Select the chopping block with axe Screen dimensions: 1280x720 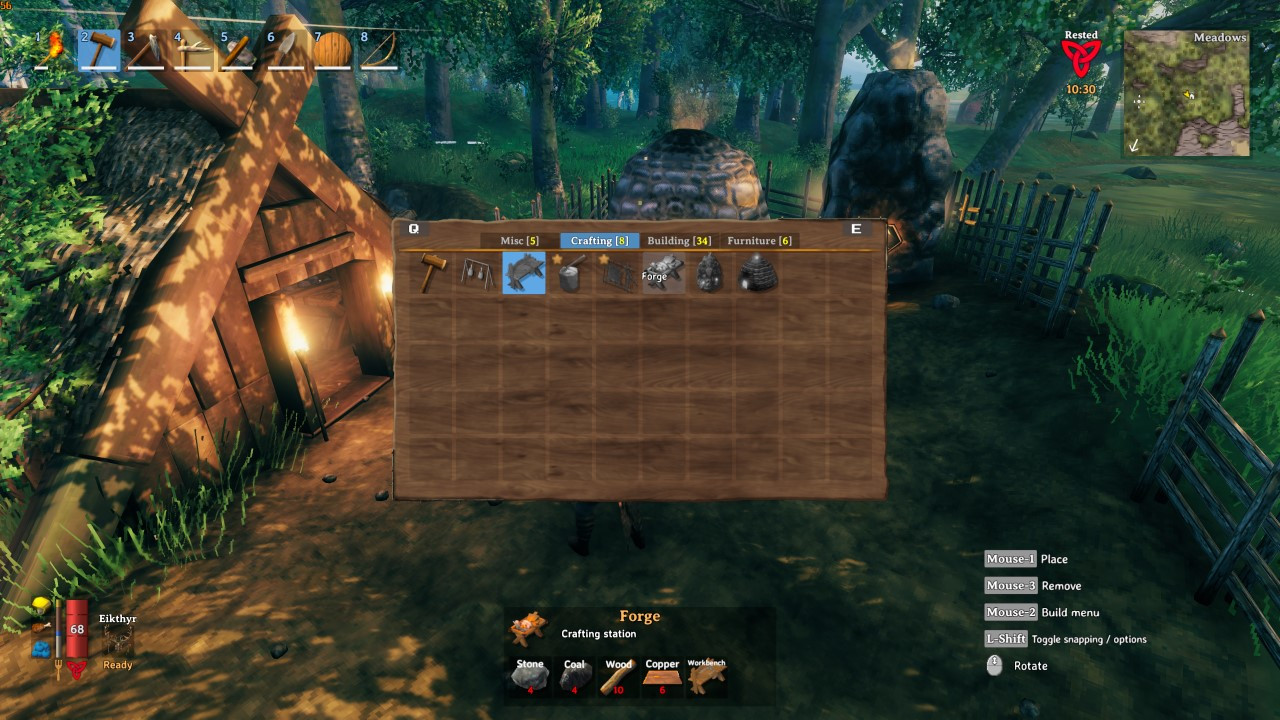[570, 273]
